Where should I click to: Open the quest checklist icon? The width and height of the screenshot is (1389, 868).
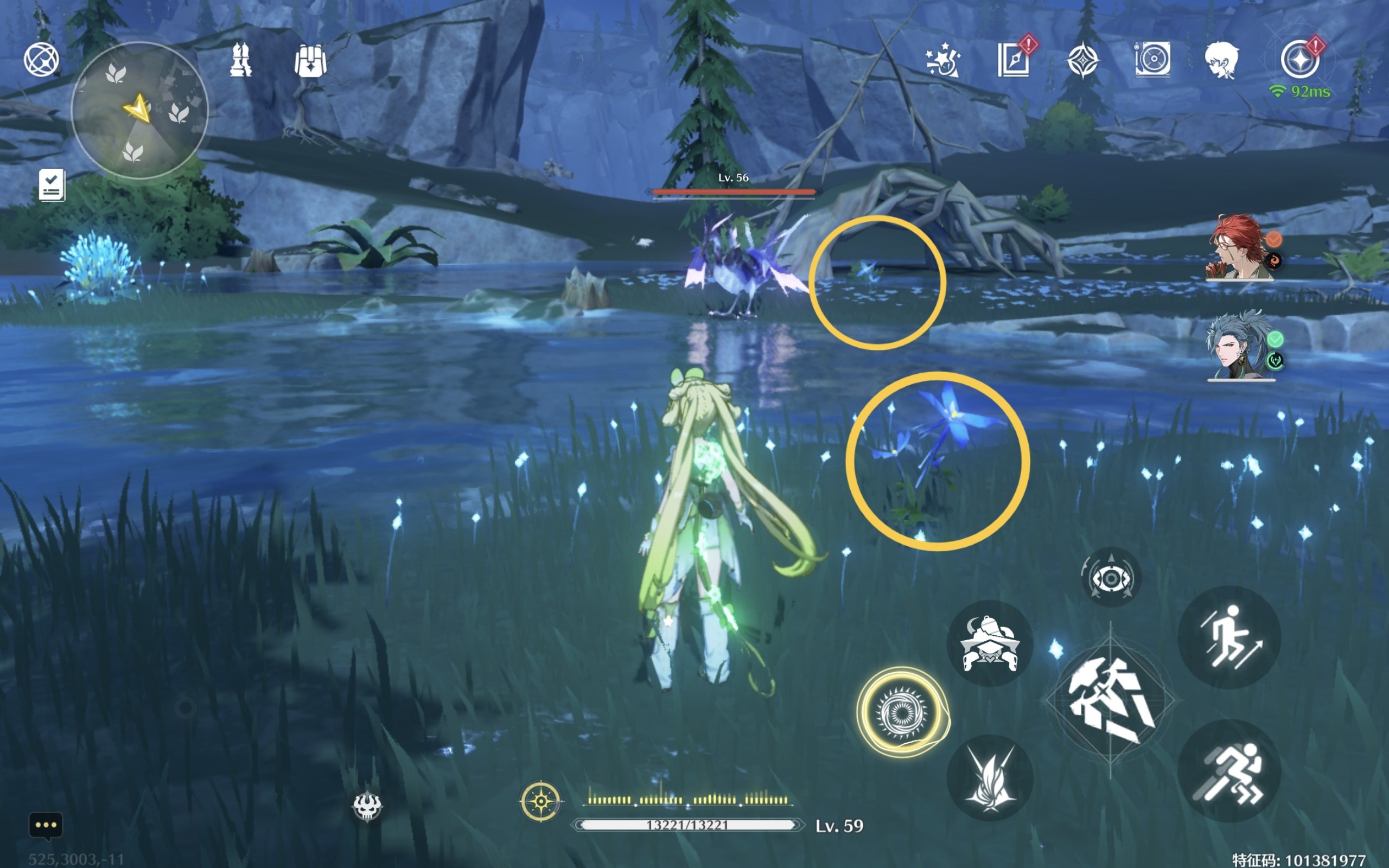[52, 185]
